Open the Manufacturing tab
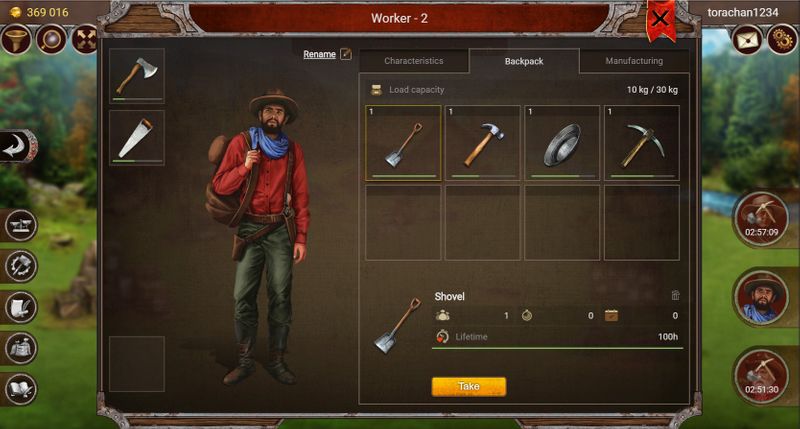 pyautogui.click(x=634, y=61)
